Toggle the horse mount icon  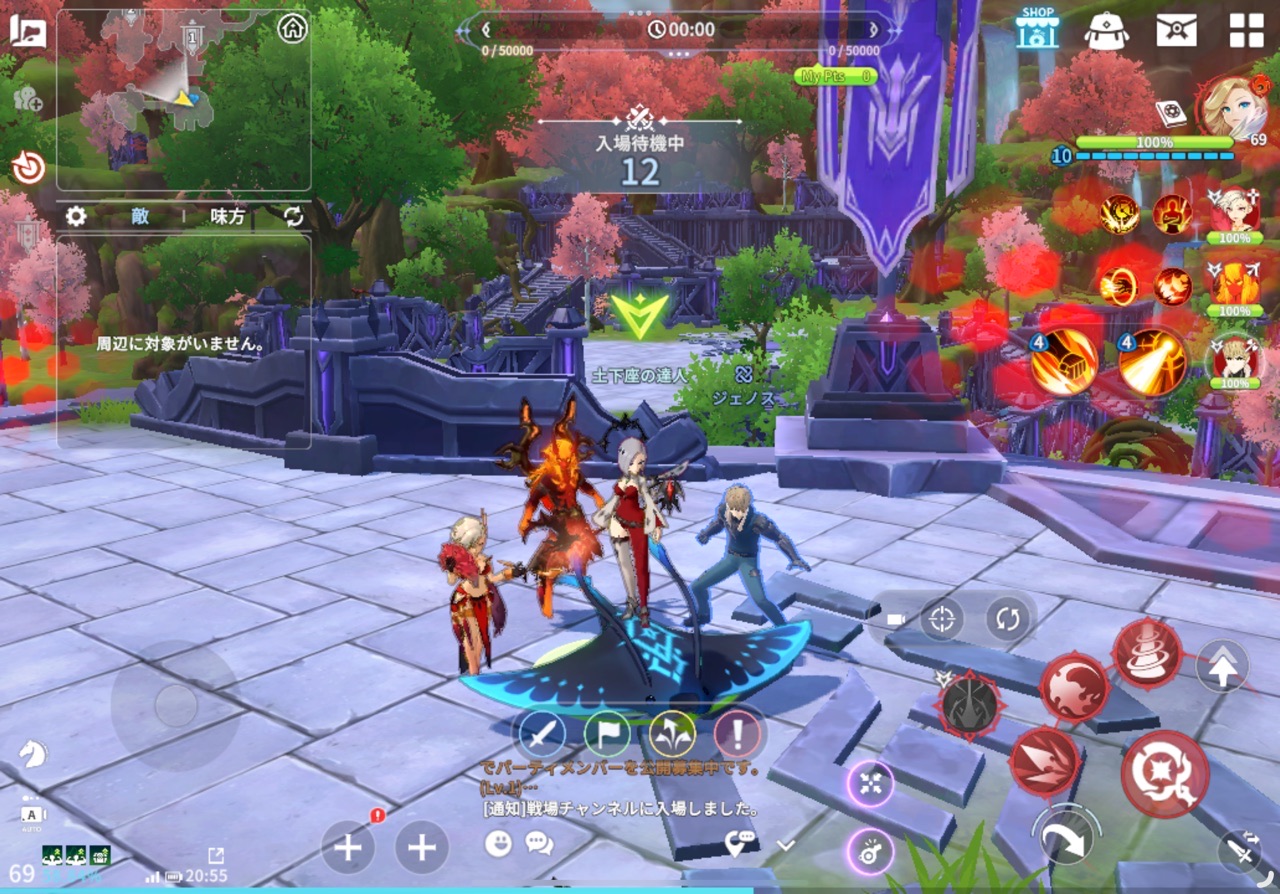[x=33, y=753]
